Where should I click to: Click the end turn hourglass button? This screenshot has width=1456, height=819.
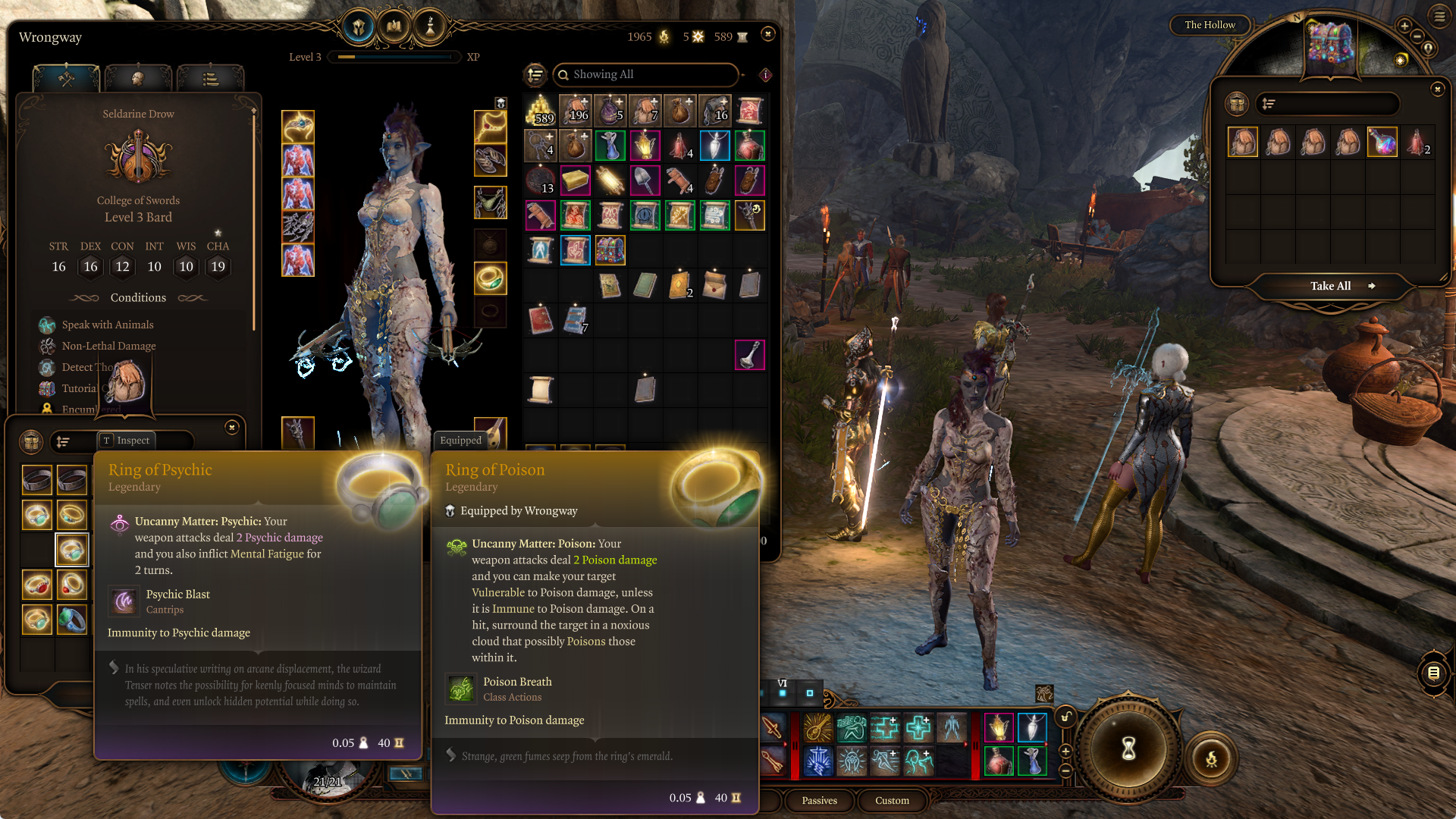click(x=1128, y=748)
